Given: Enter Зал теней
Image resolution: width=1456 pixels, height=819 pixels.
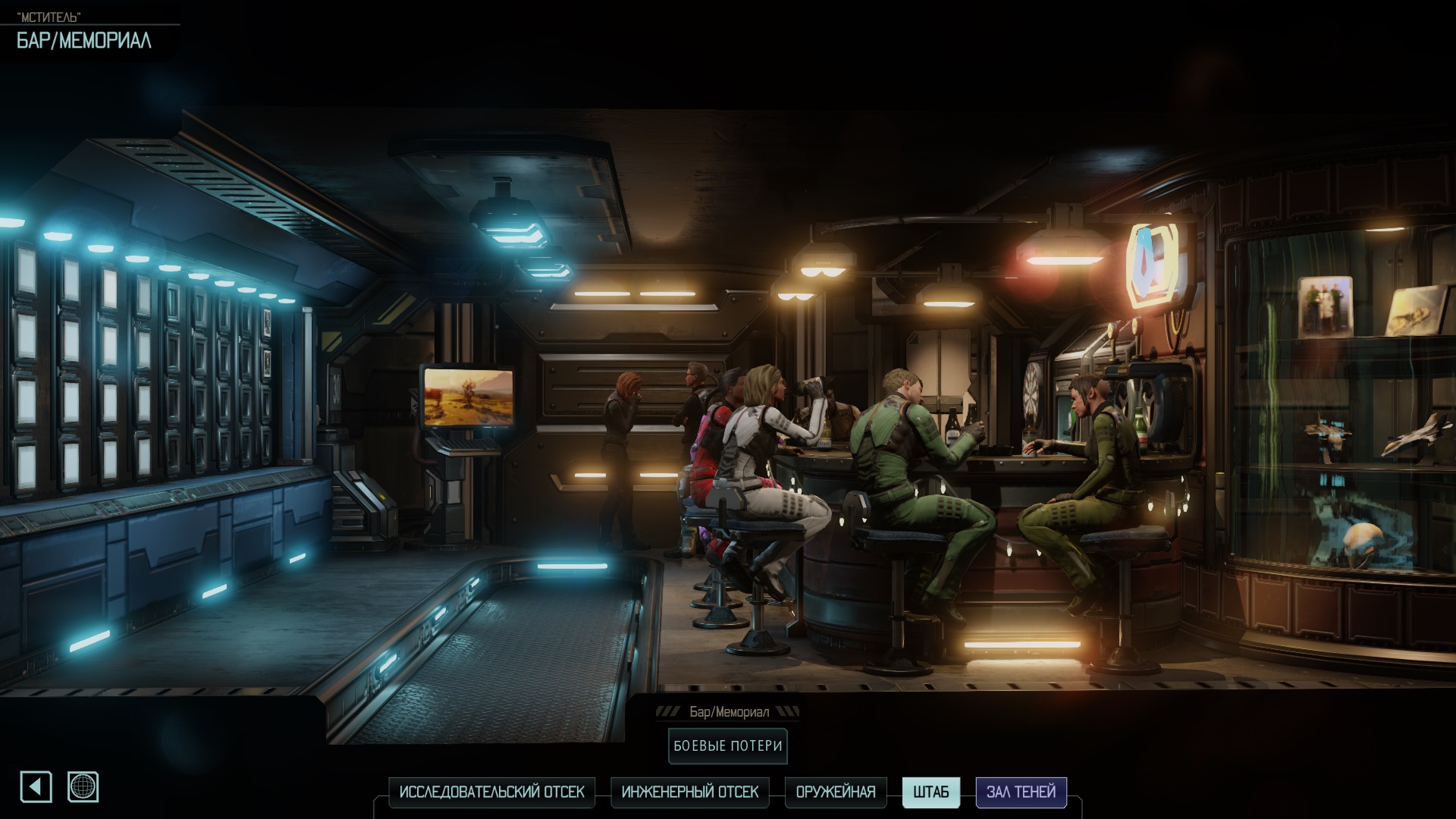Looking at the screenshot, I should point(1021,792).
